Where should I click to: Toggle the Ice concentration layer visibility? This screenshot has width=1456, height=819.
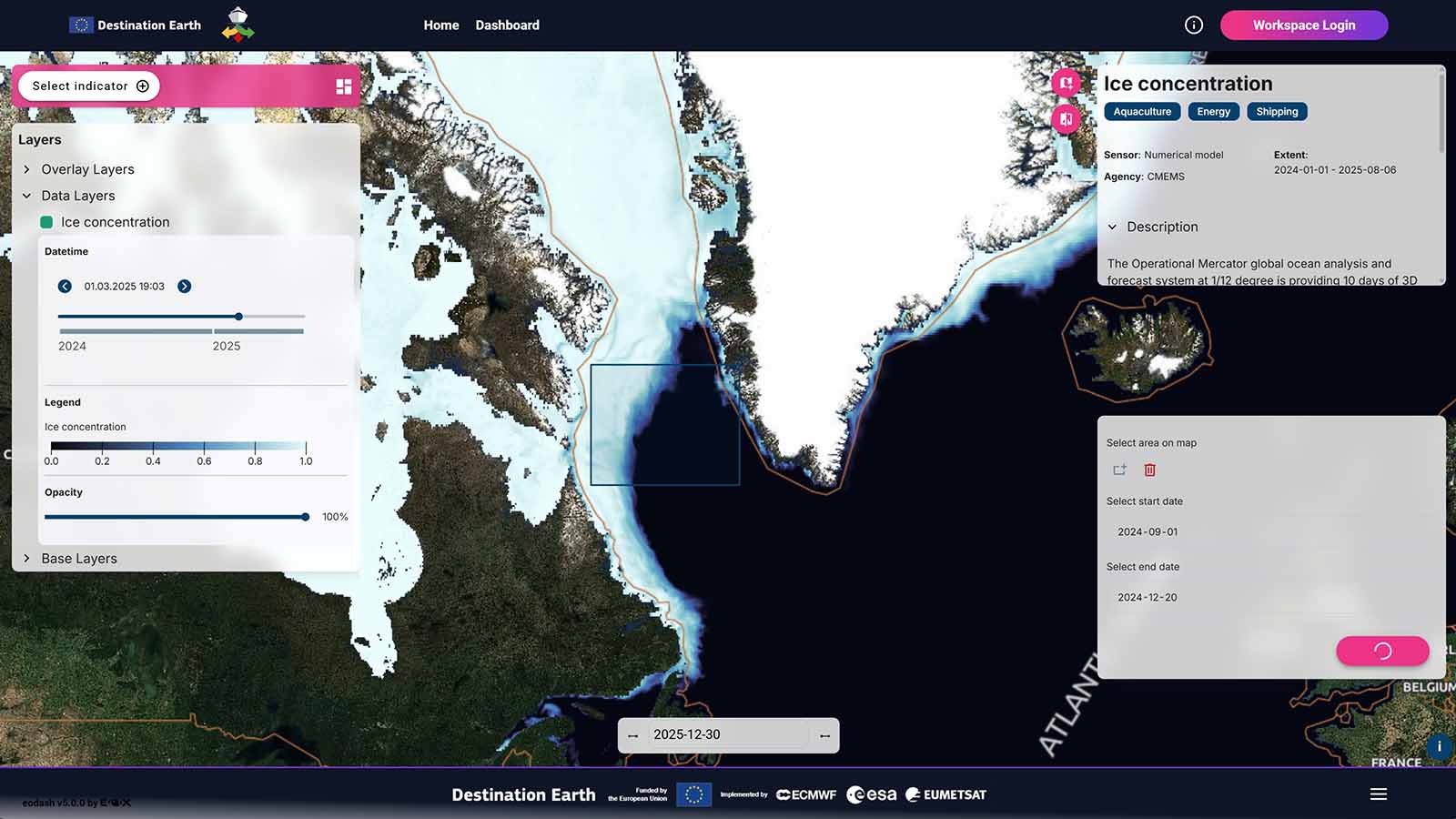pyautogui.click(x=46, y=222)
